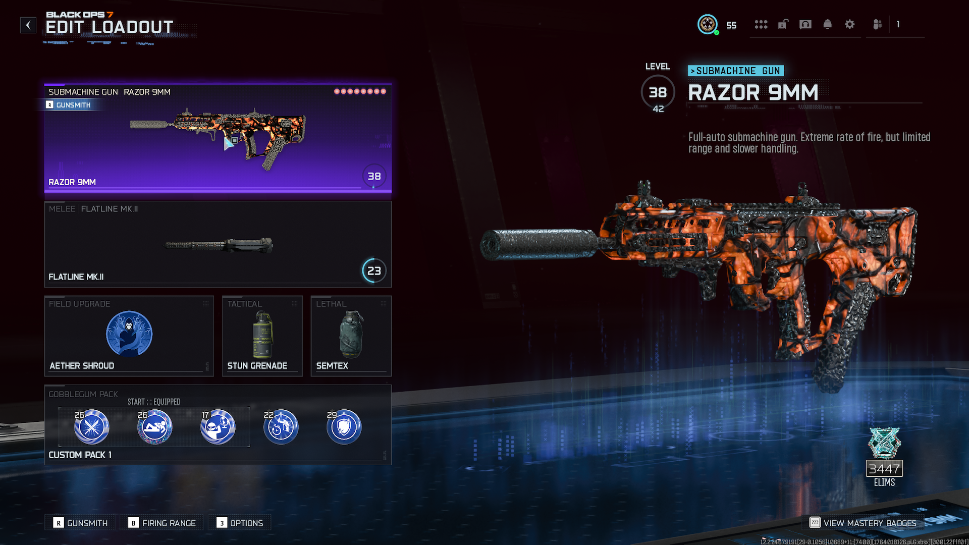Select the Flatline MK.II melee slot

(x=217, y=243)
